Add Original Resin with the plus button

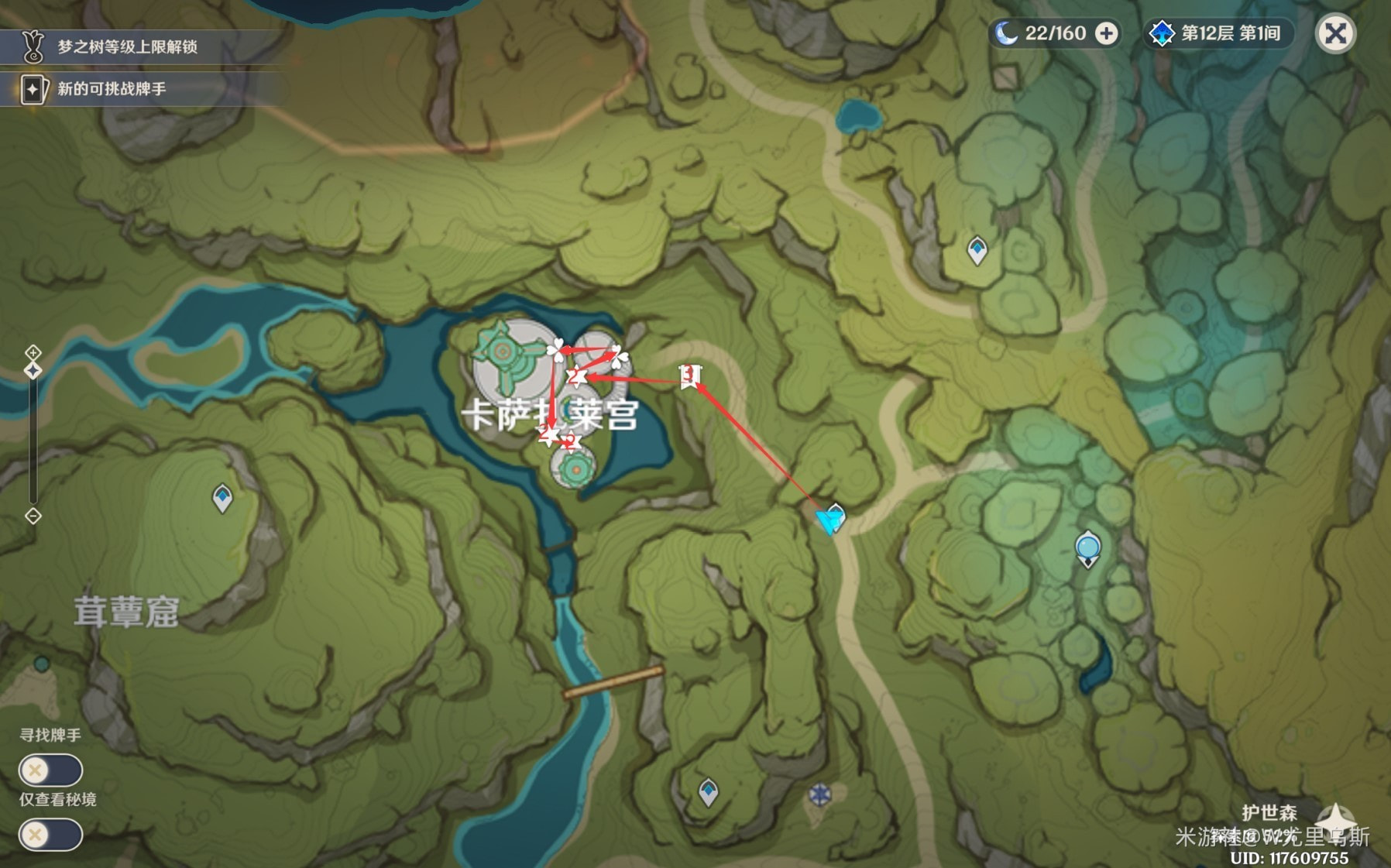pyautogui.click(x=1108, y=34)
